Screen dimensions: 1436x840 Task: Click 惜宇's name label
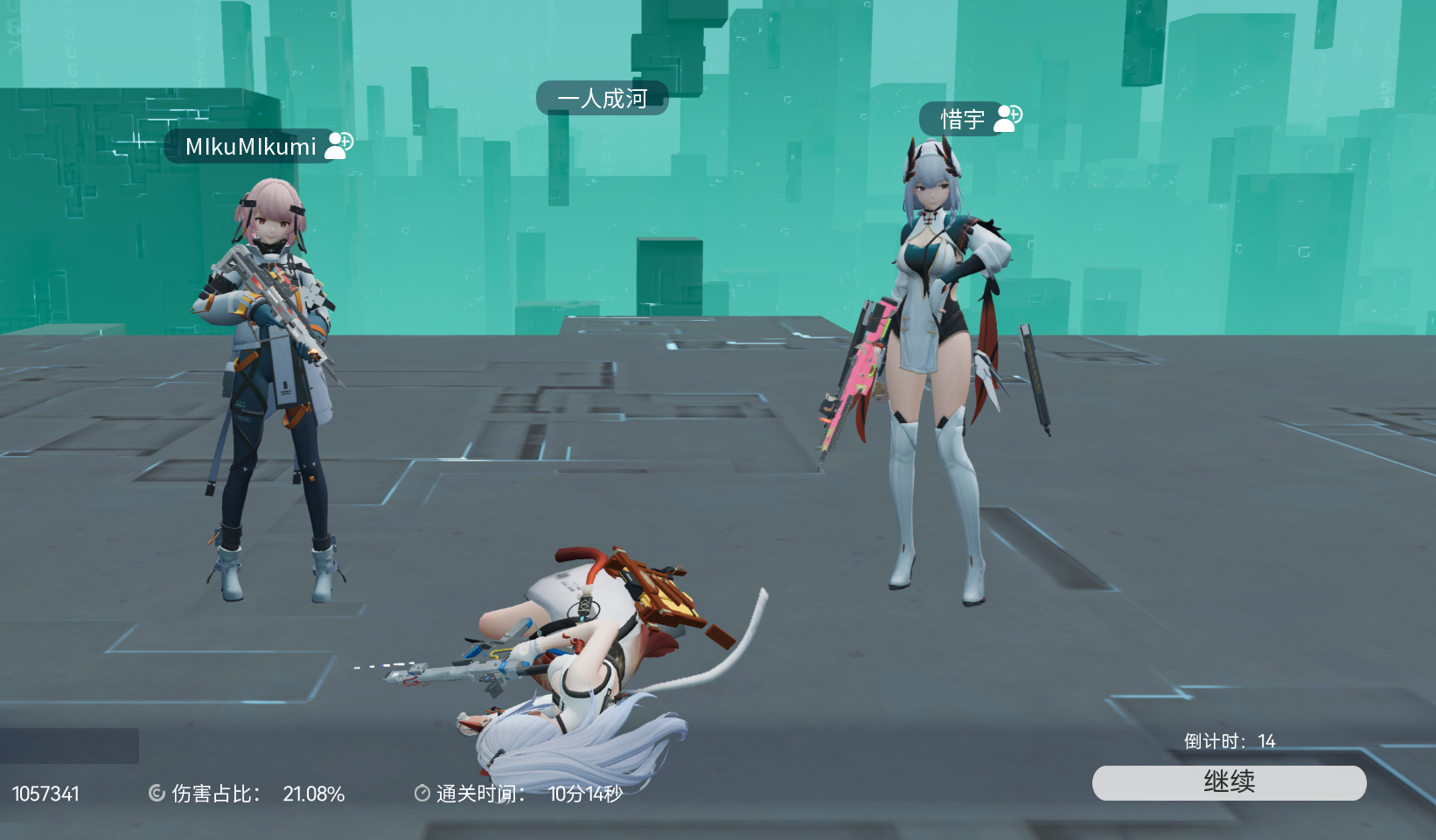coord(962,118)
